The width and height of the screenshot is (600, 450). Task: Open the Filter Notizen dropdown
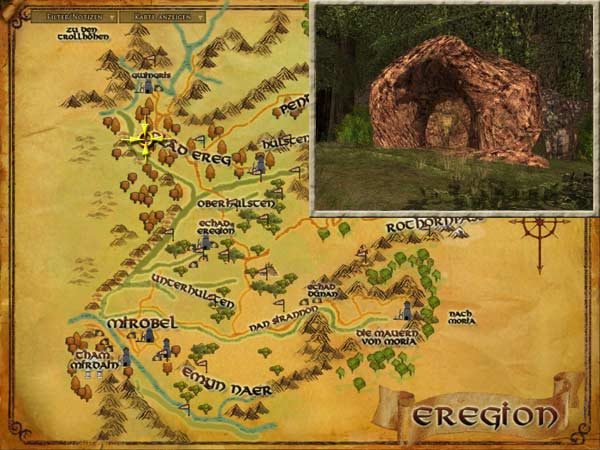click(73, 17)
